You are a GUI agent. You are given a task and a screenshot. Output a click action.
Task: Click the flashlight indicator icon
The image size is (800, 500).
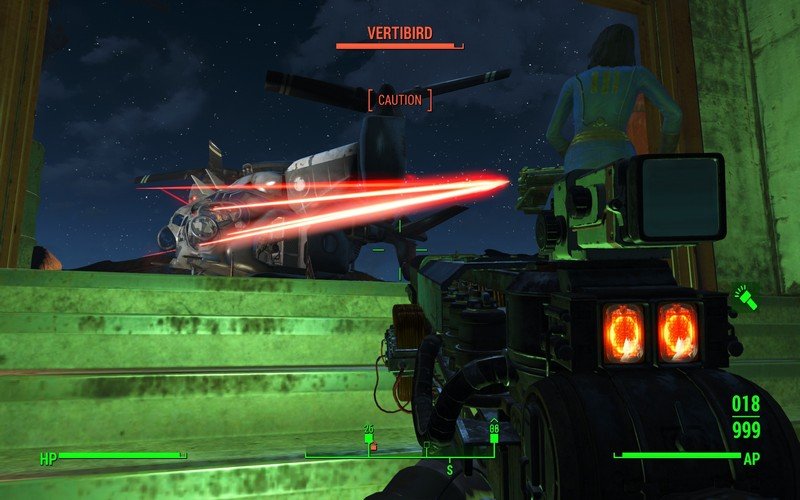(x=747, y=297)
